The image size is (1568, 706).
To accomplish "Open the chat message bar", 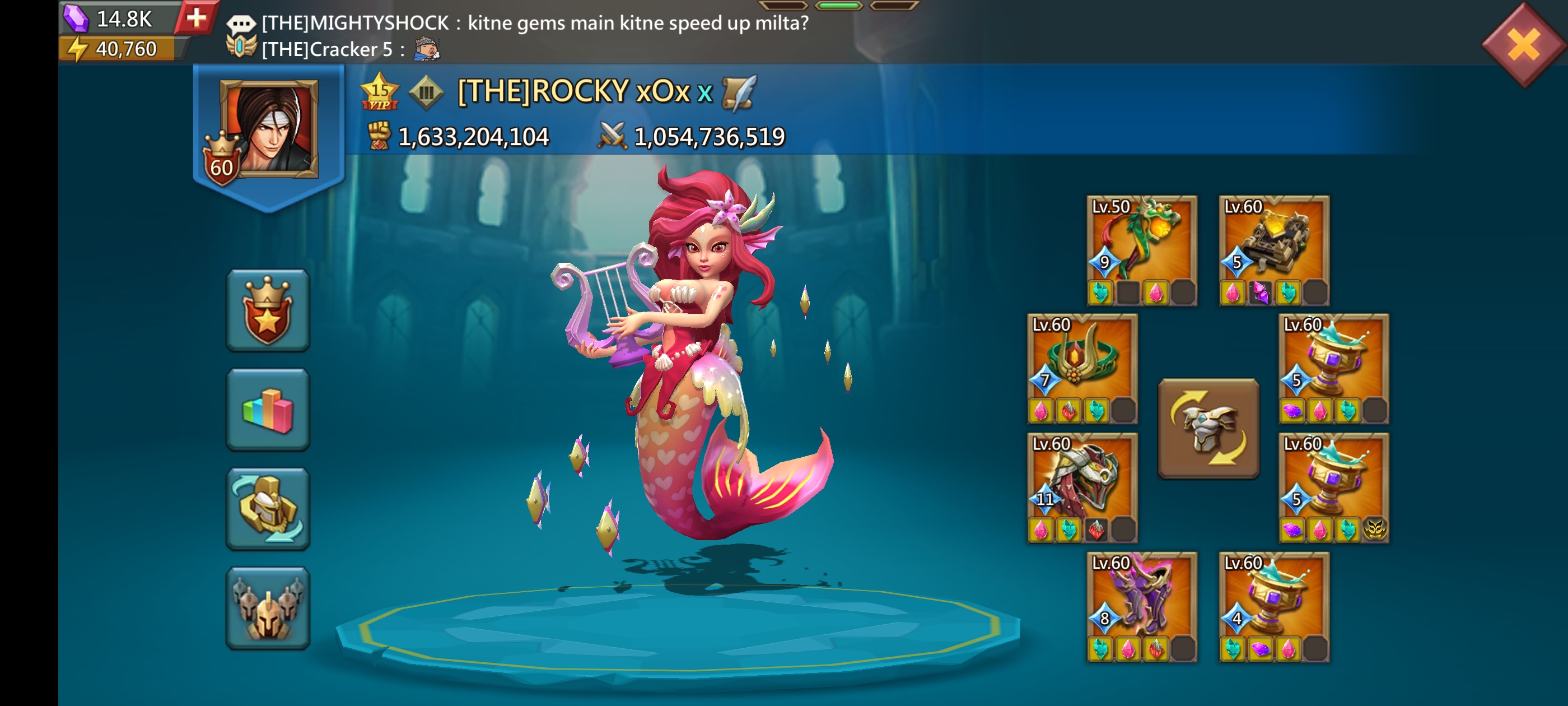I will (517, 35).
